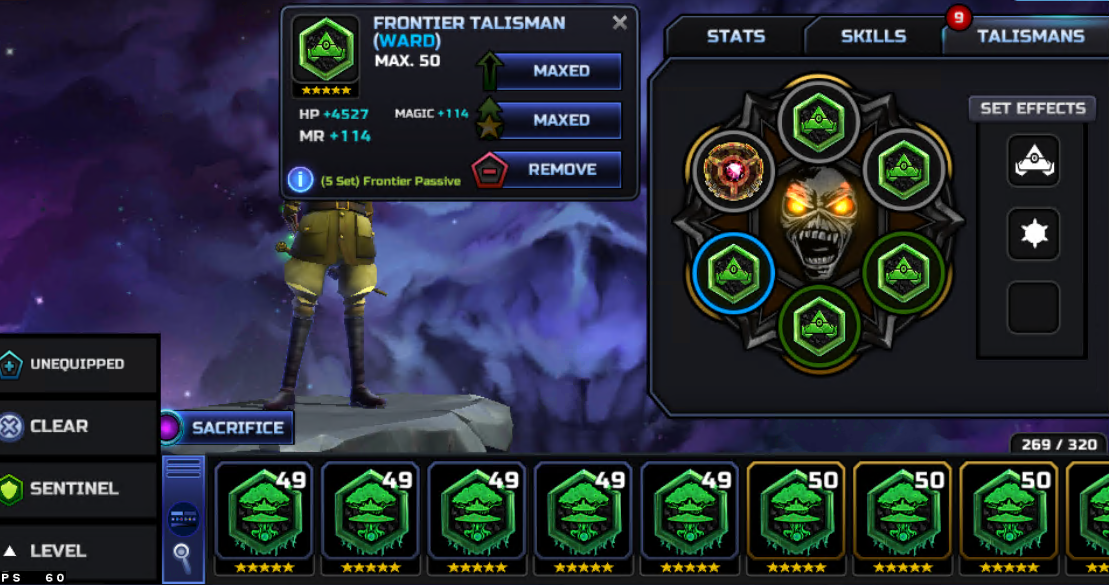Screen dimensions: 1109x585
Task: Open the magnifier search in inventory
Action: coord(183,552)
